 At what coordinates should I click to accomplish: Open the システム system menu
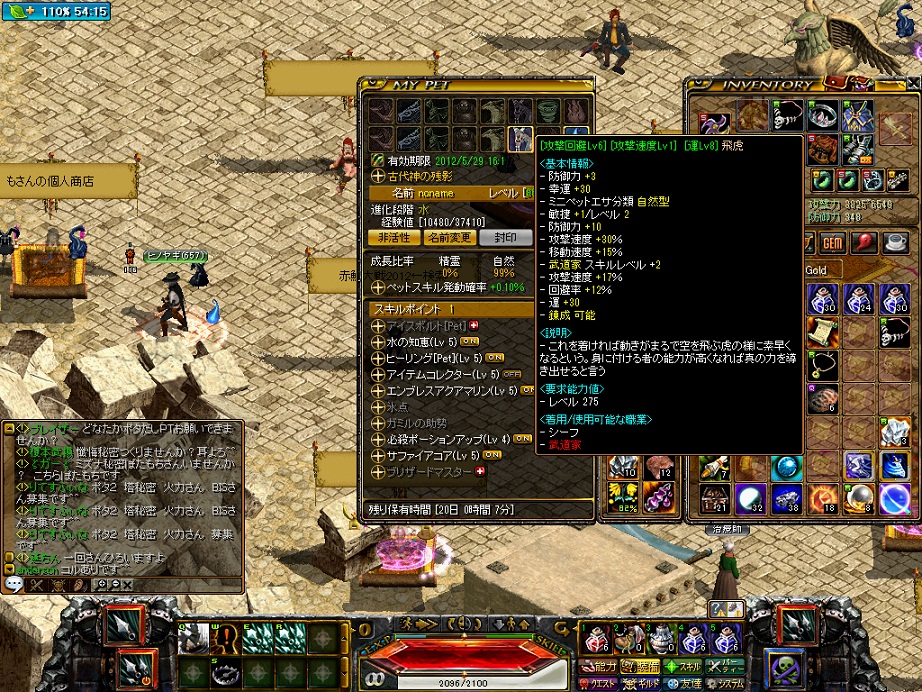tap(727, 682)
